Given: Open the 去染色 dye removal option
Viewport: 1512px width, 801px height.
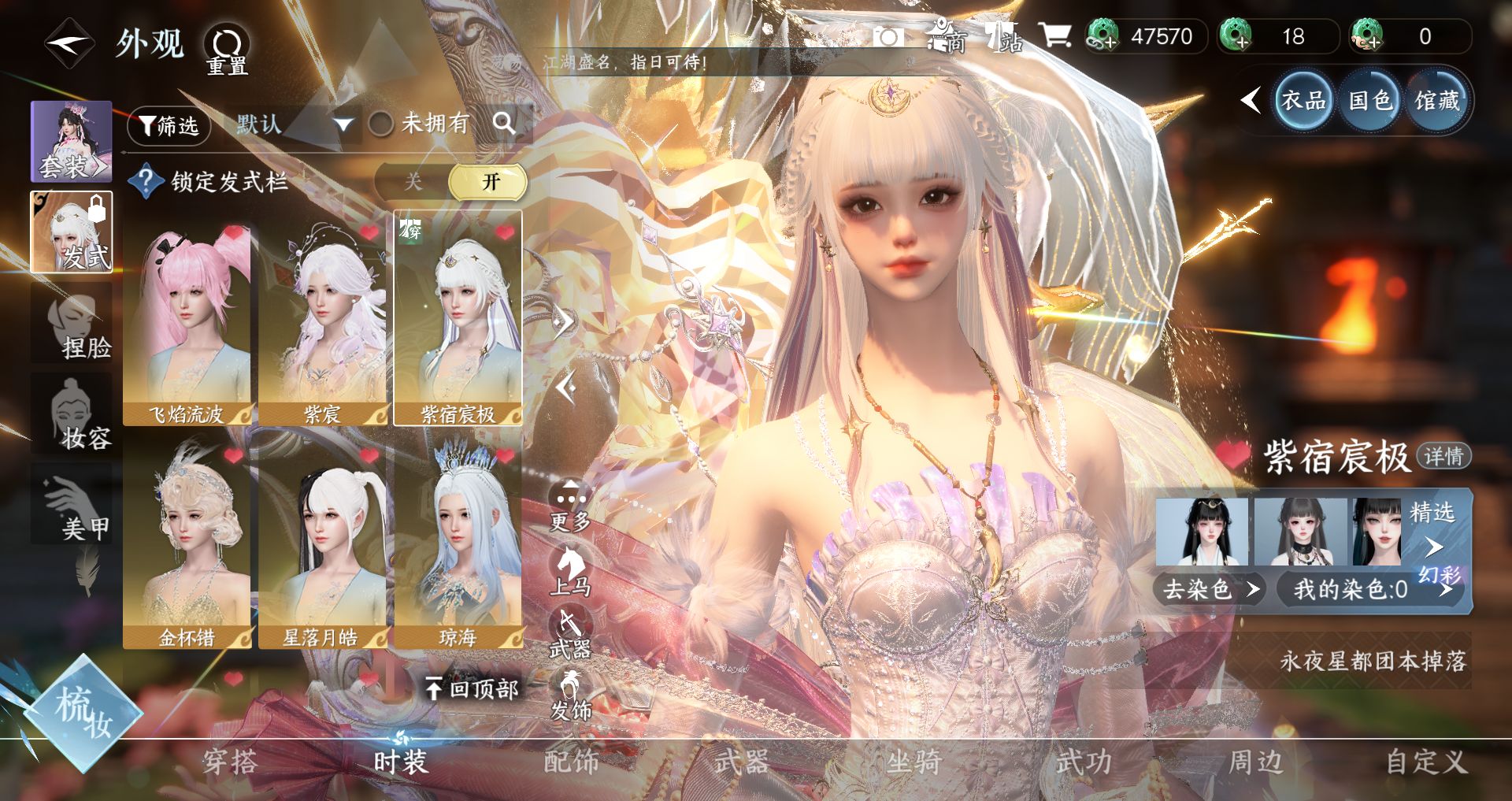Looking at the screenshot, I should 1210,589.
